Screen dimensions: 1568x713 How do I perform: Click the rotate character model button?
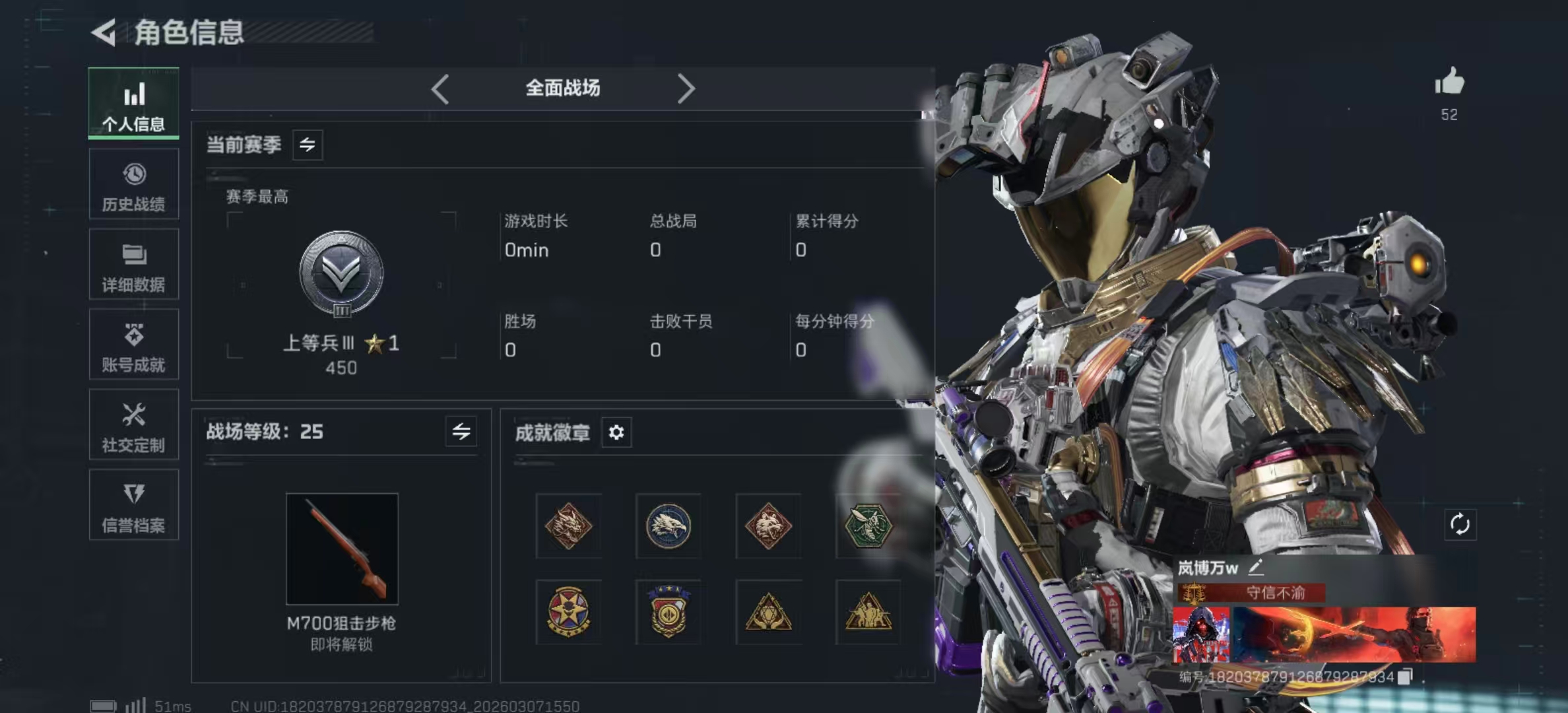coord(1460,525)
